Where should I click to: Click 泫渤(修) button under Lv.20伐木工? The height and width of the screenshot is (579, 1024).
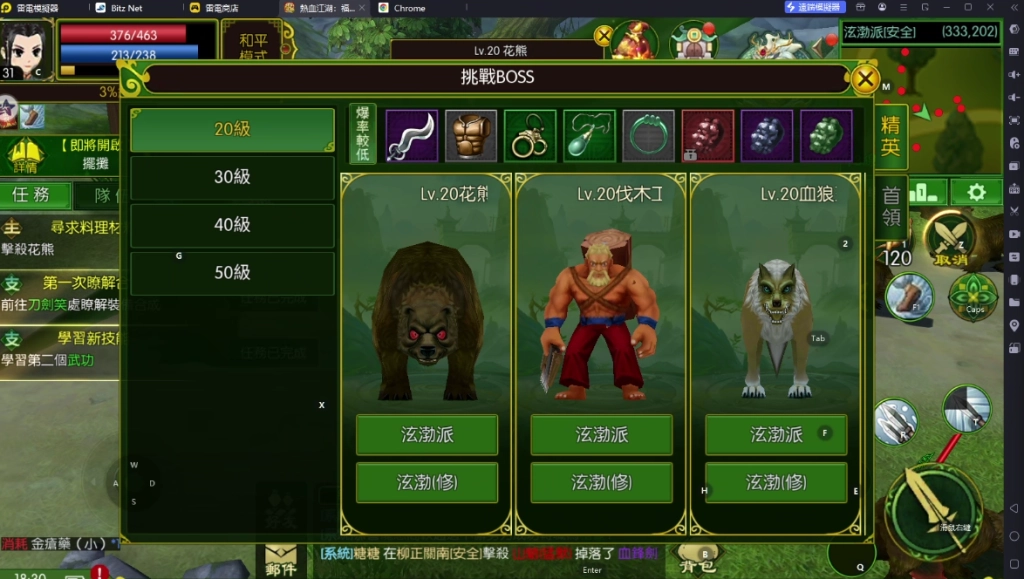pyautogui.click(x=601, y=483)
